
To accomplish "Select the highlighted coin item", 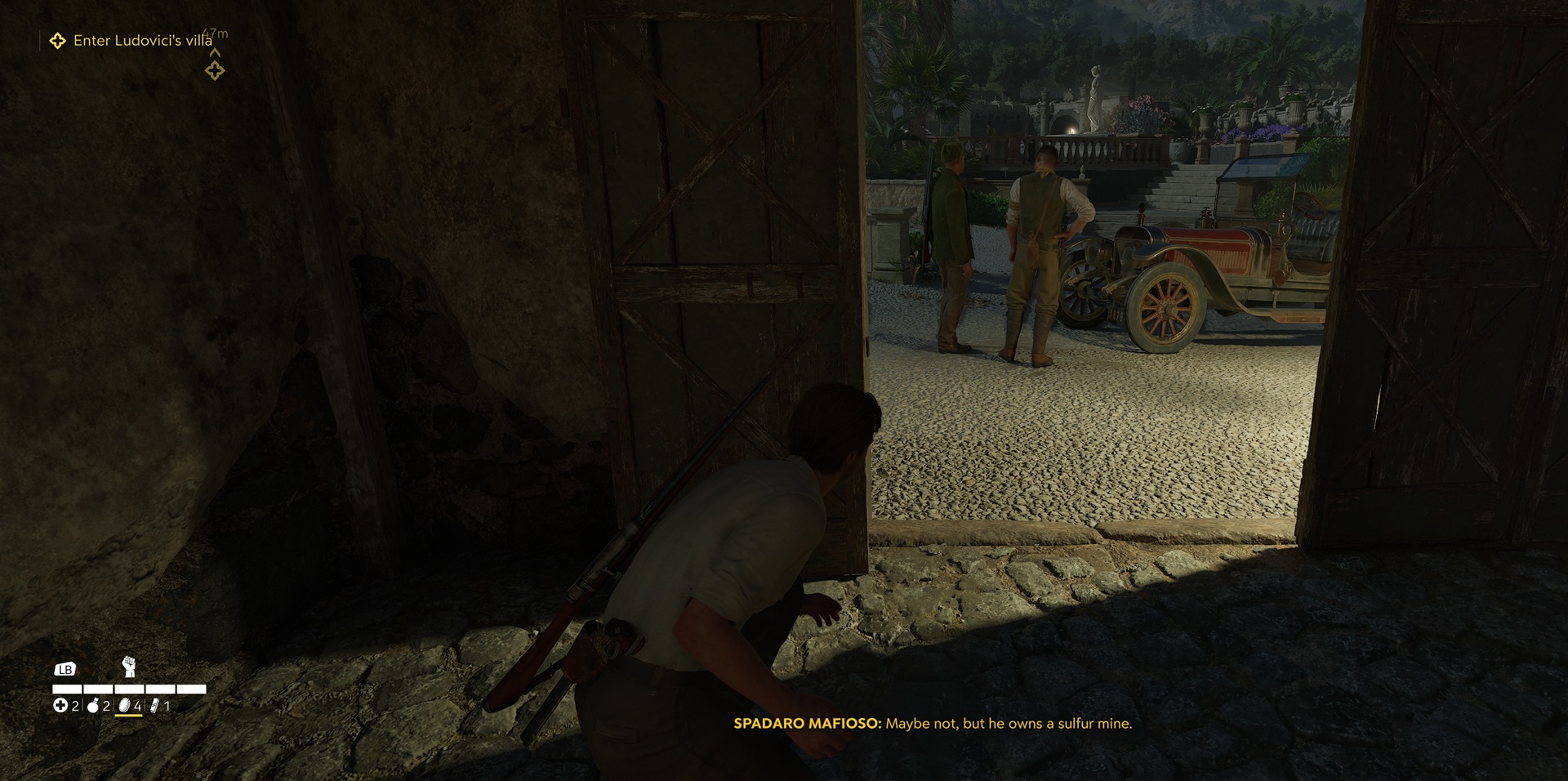I will [x=125, y=706].
